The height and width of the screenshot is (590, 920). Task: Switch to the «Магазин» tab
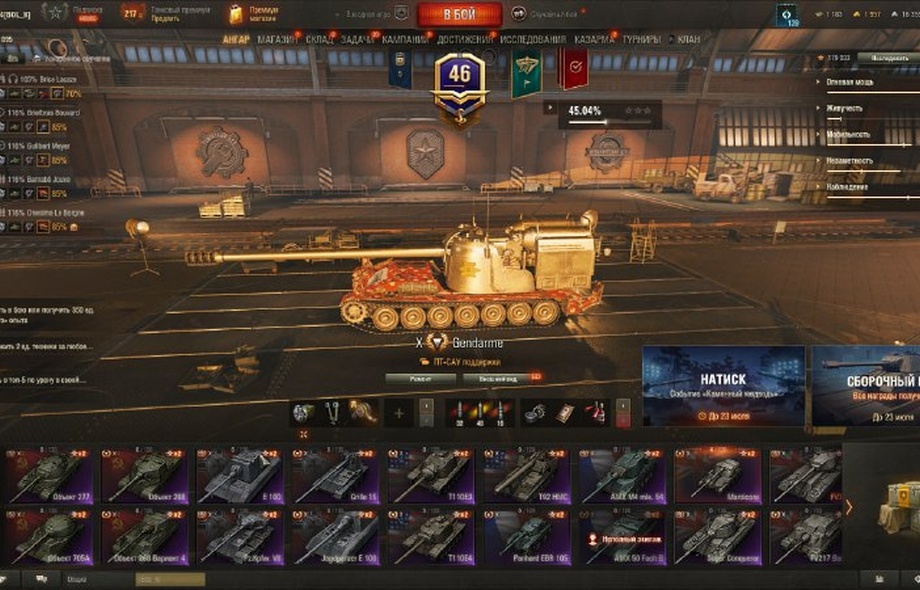(275, 39)
